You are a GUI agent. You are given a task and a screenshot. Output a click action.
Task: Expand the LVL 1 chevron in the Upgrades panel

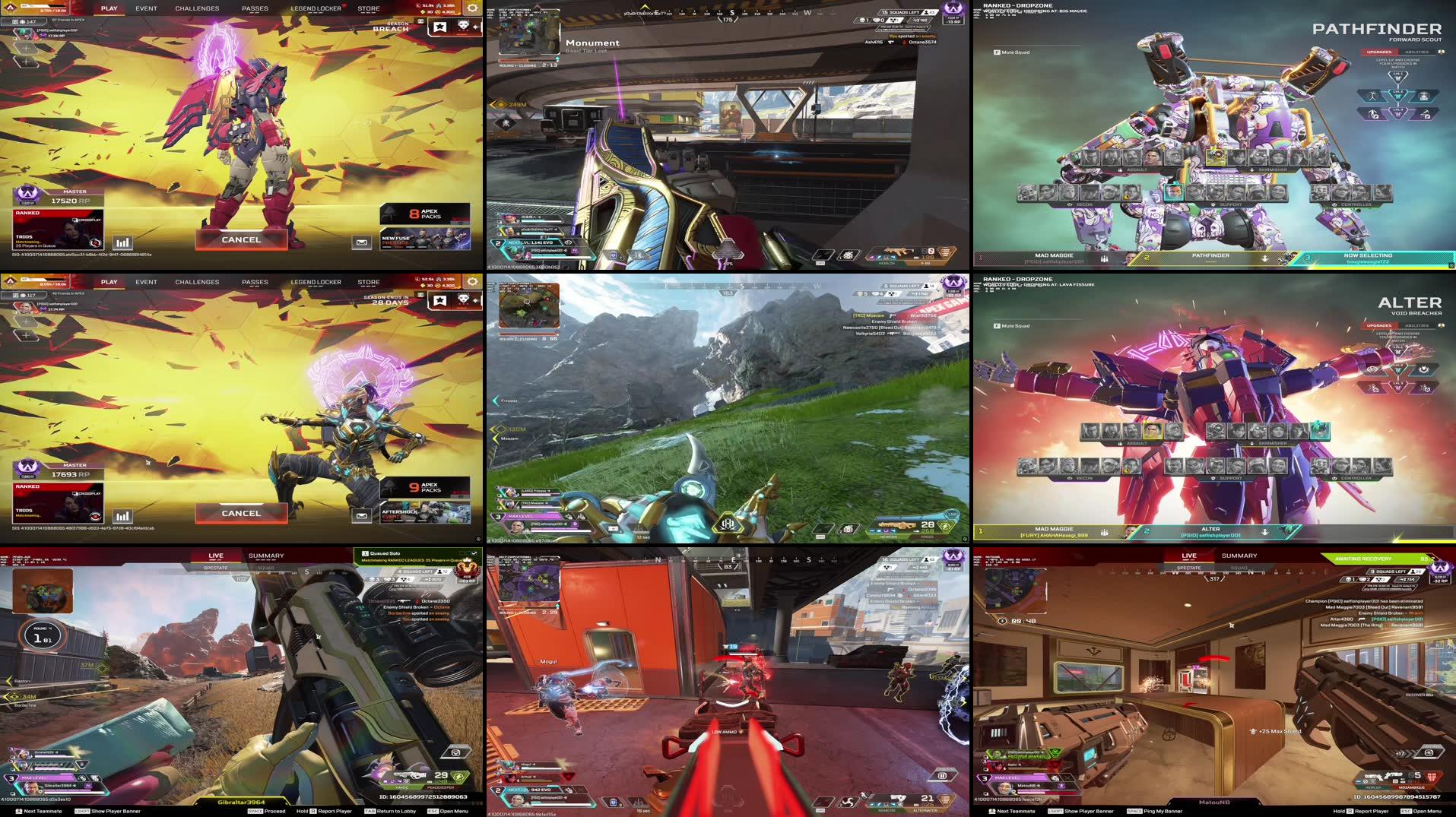coord(1400,77)
